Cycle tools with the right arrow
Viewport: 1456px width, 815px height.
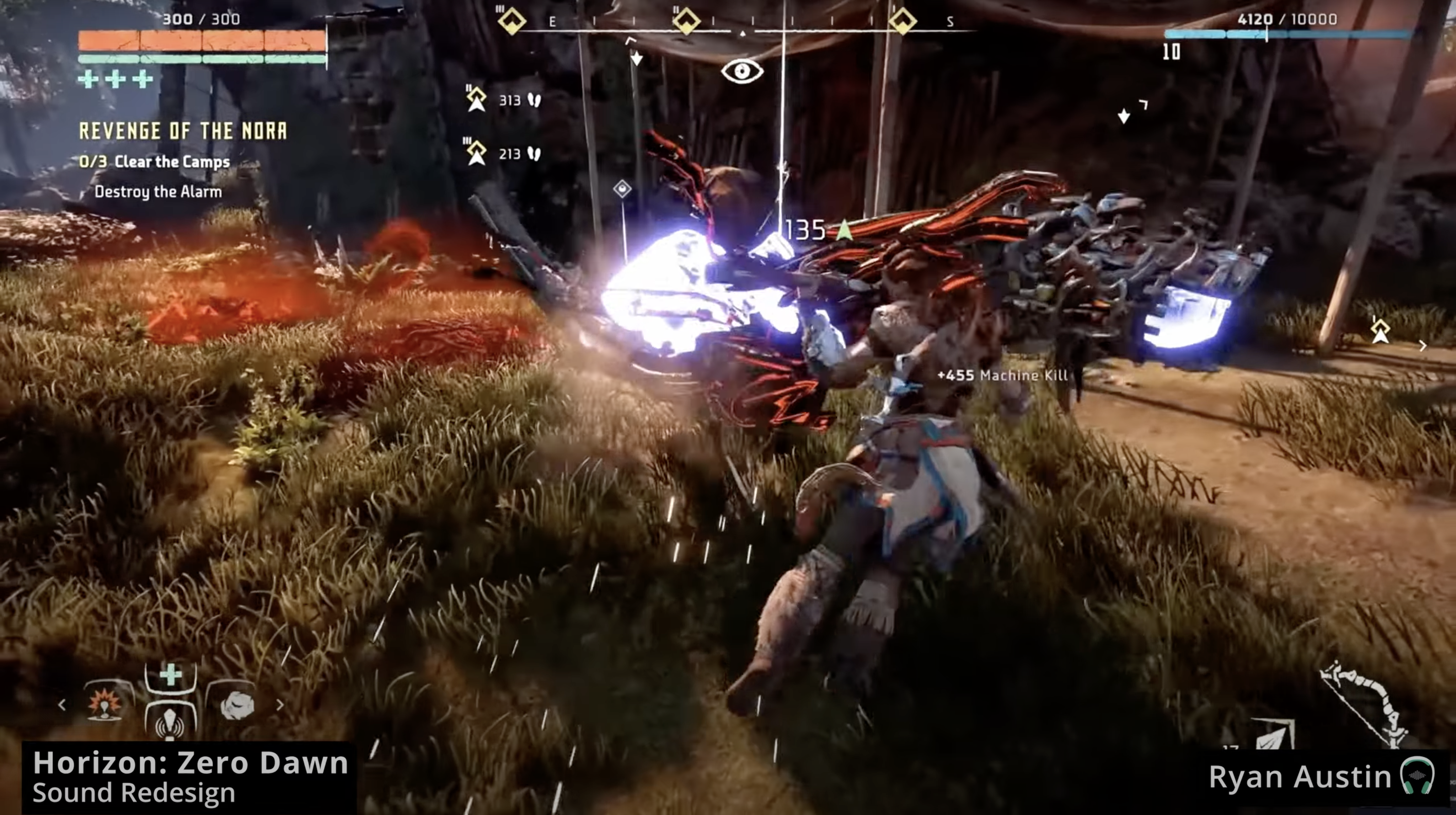point(280,705)
